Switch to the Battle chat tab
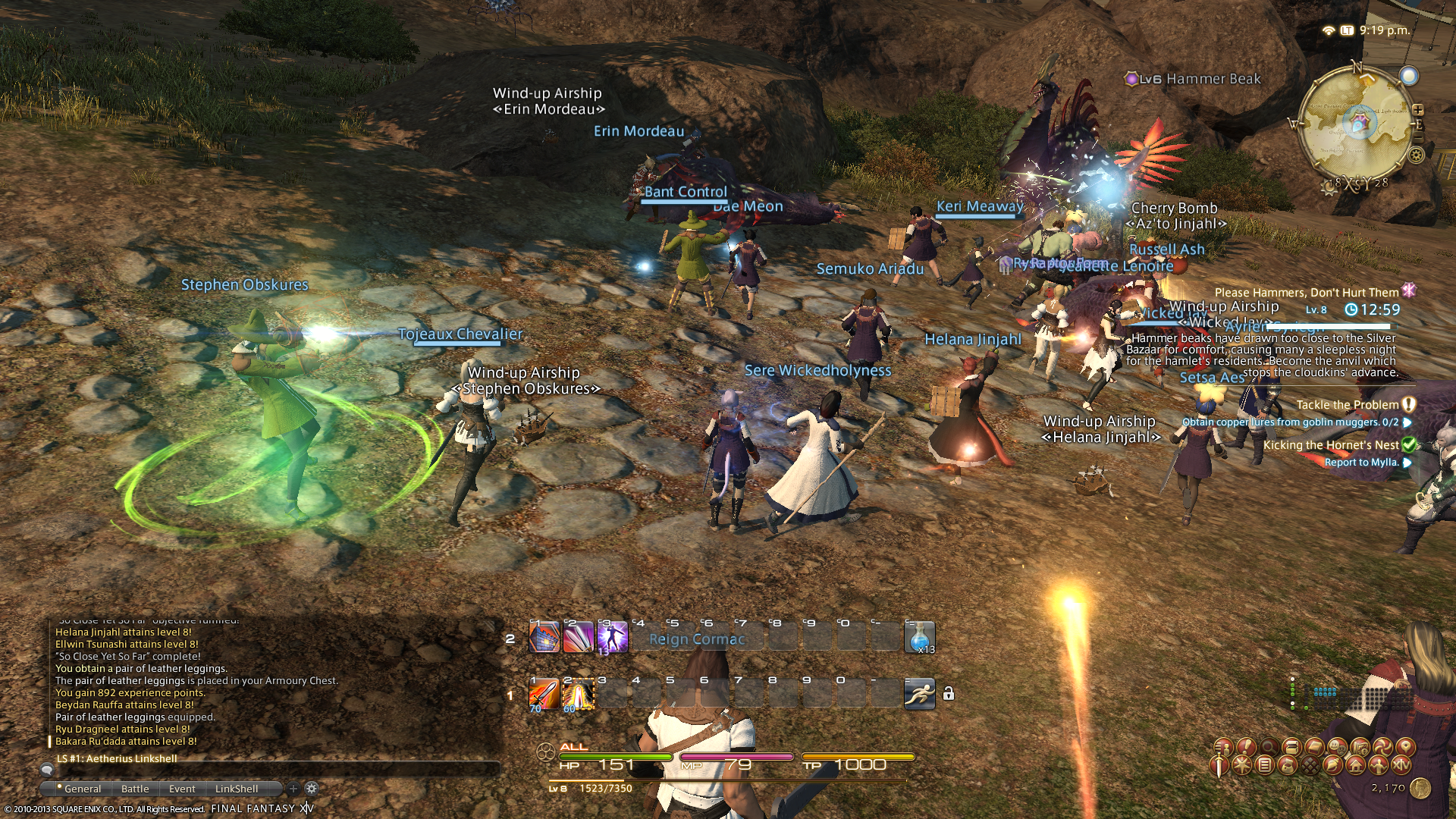 point(135,789)
